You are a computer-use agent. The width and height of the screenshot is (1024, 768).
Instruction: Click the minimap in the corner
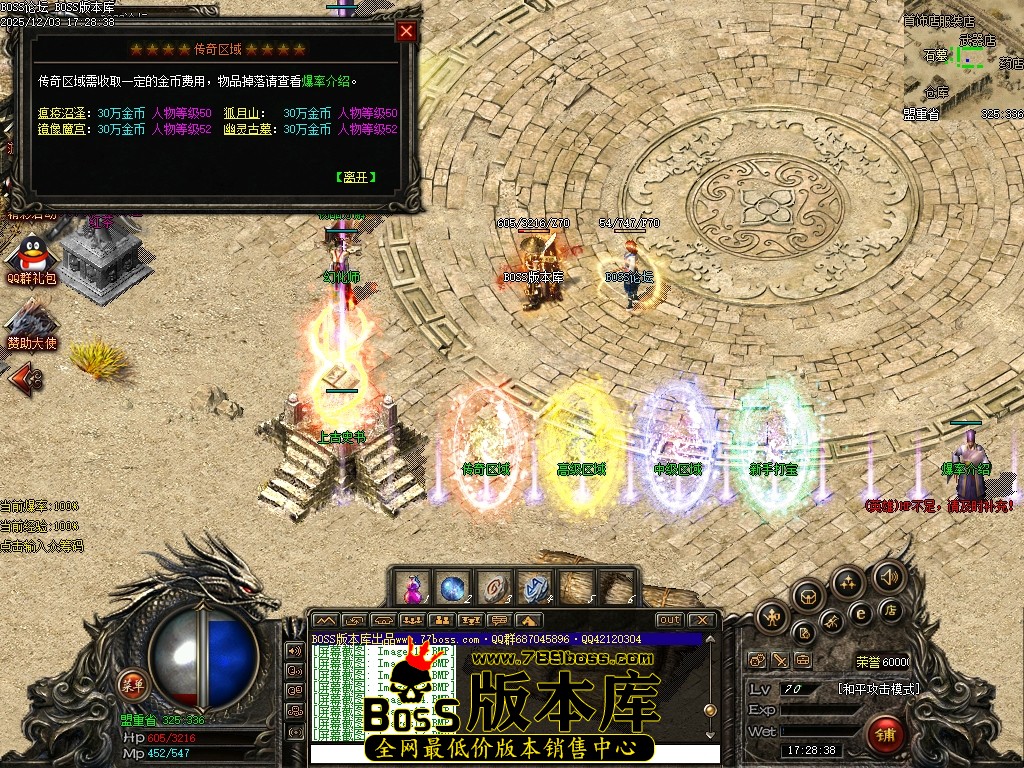(x=963, y=60)
